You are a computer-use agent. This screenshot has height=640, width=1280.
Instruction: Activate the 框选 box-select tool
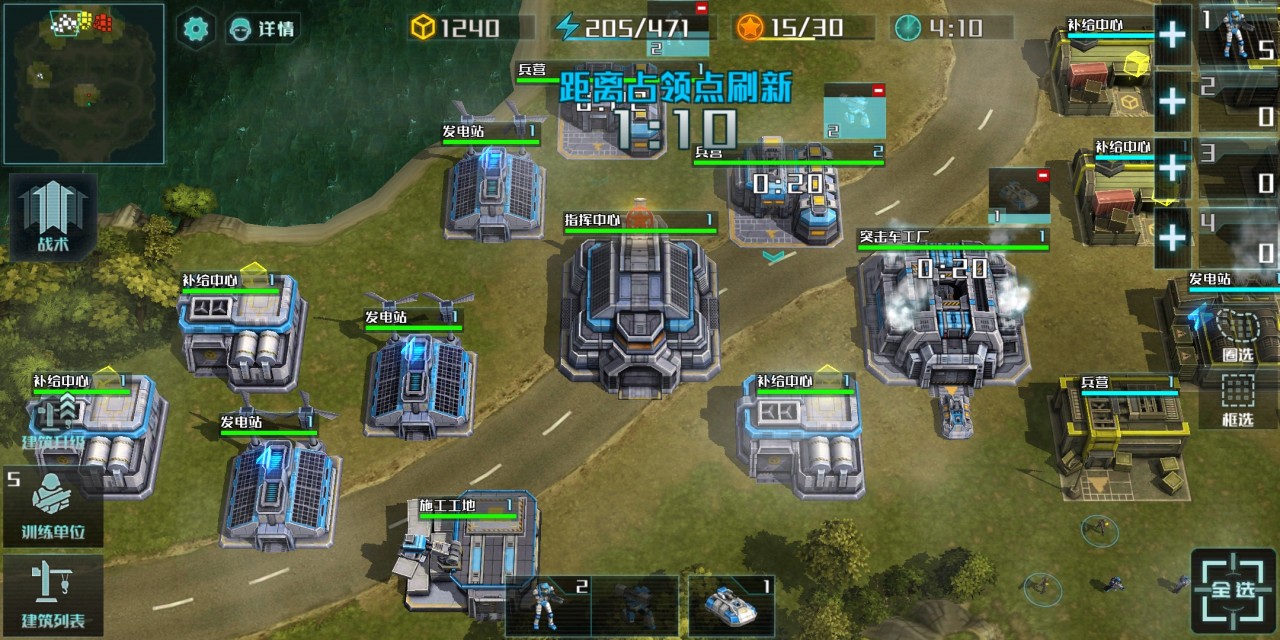(1237, 400)
